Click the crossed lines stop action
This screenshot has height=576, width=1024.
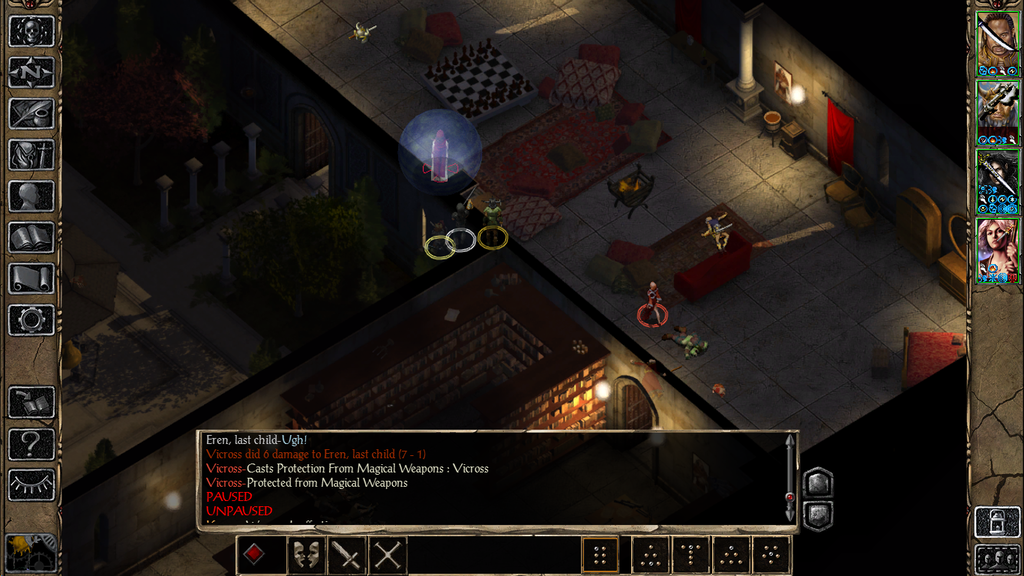click(387, 554)
